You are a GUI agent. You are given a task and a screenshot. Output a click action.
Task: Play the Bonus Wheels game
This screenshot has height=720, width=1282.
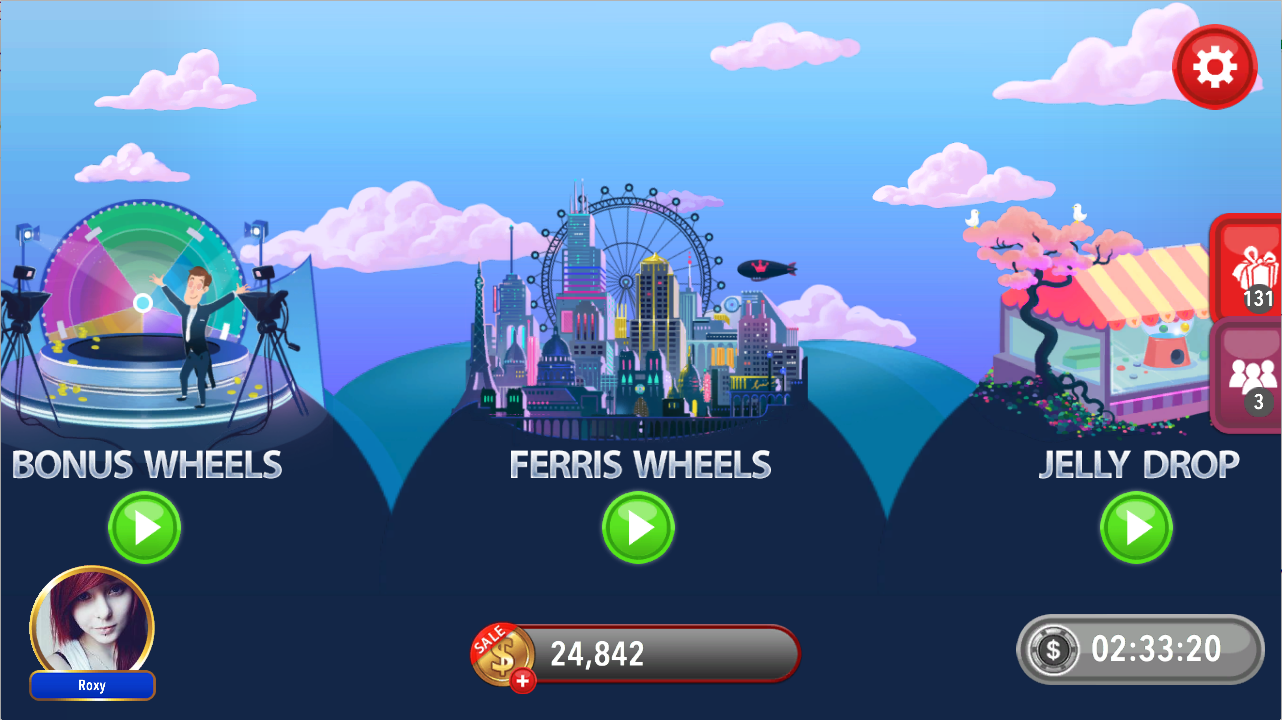coord(145,527)
